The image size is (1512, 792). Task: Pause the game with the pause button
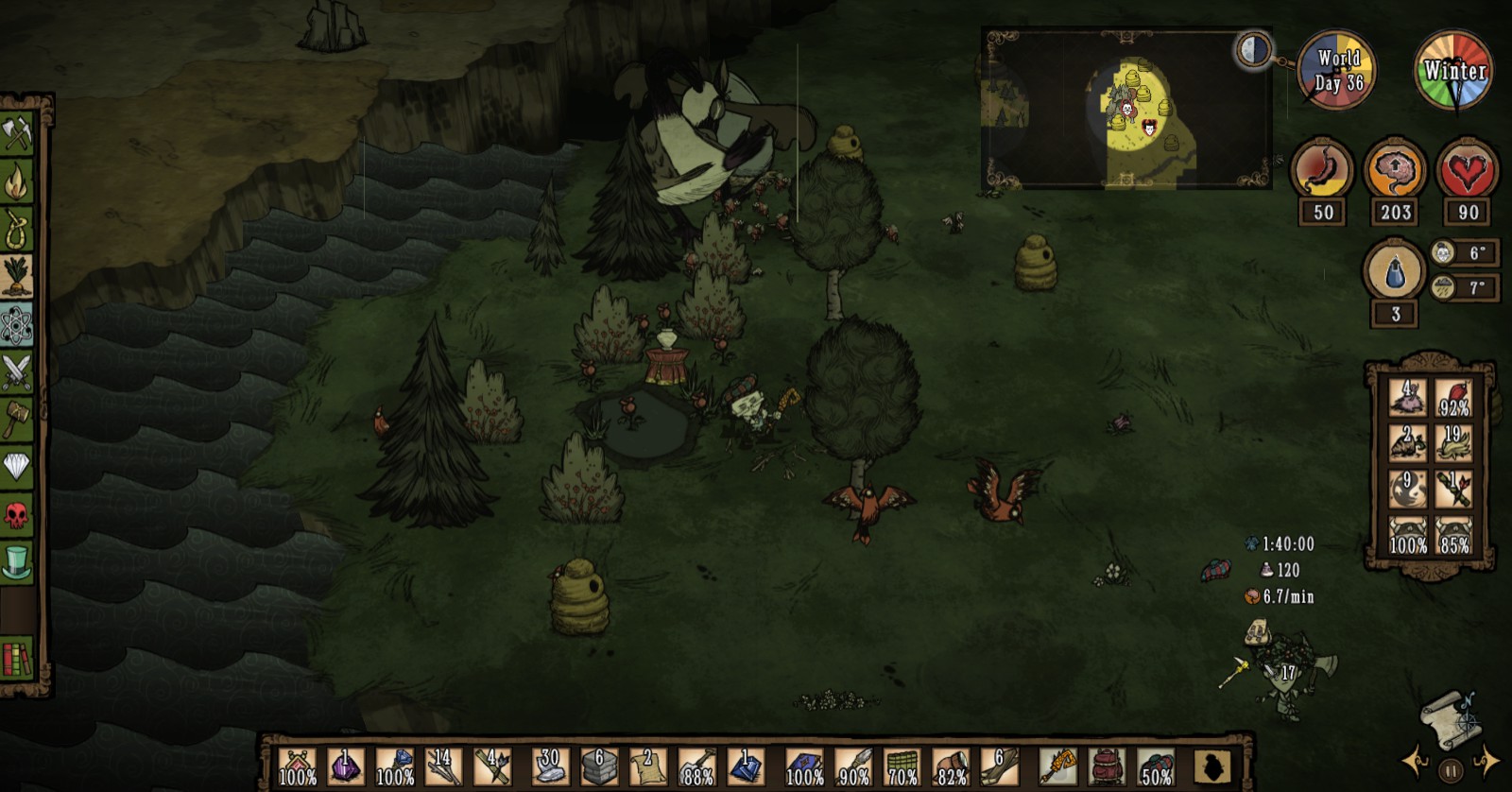[1452, 768]
